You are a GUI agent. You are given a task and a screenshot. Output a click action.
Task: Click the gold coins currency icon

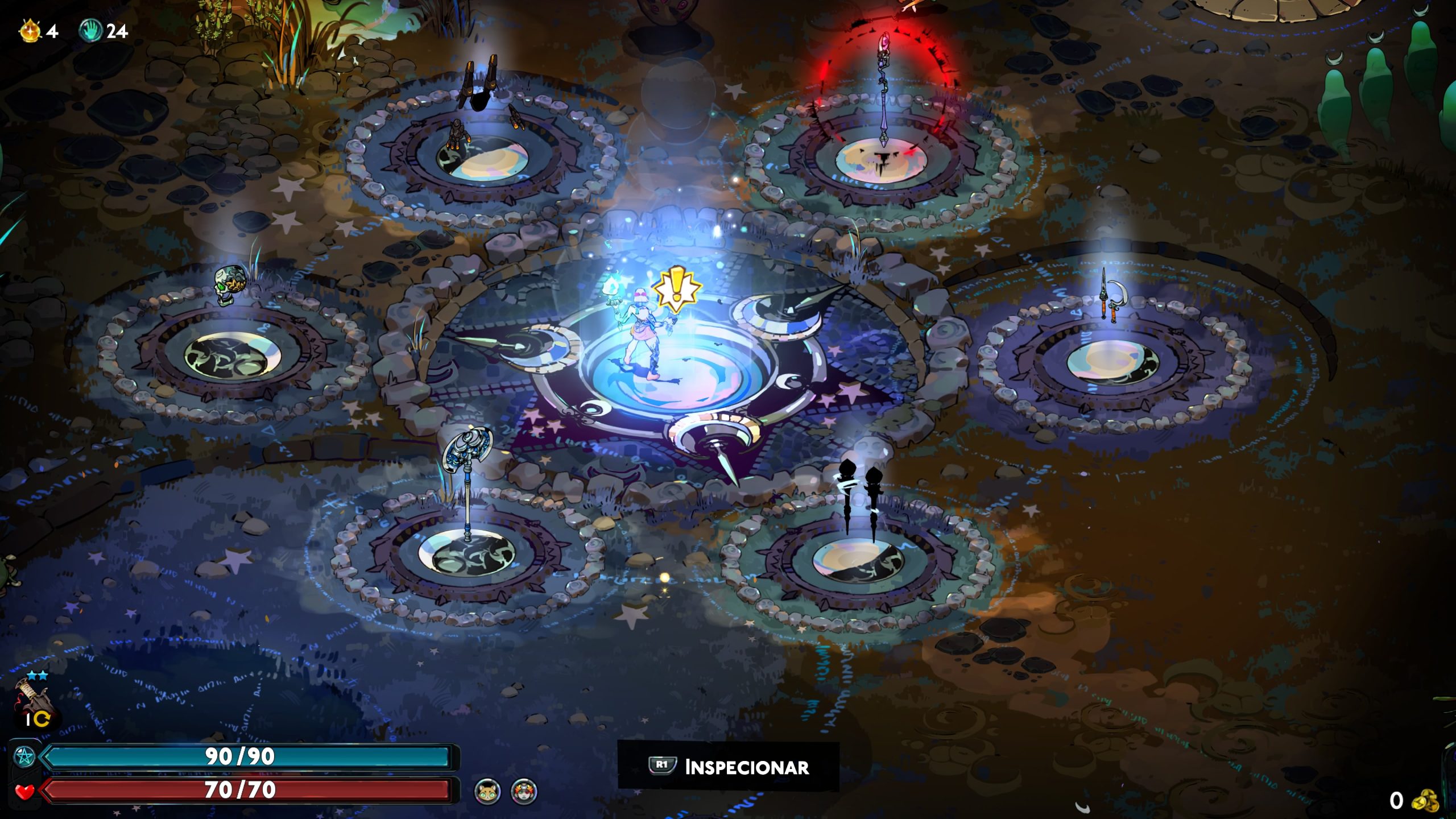click(1425, 800)
